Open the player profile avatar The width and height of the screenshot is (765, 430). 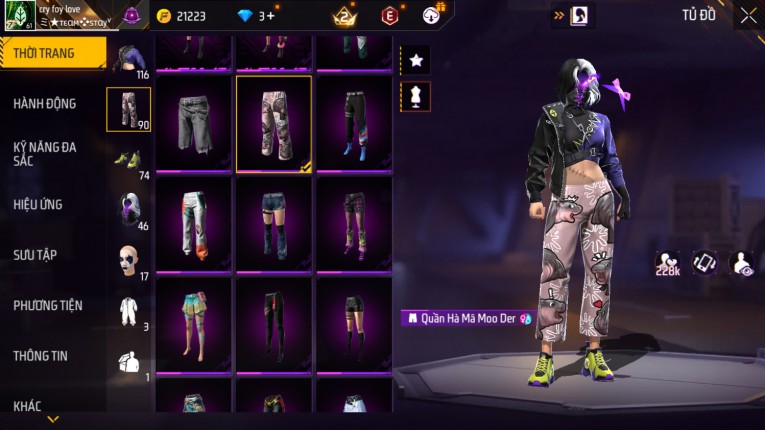18,15
